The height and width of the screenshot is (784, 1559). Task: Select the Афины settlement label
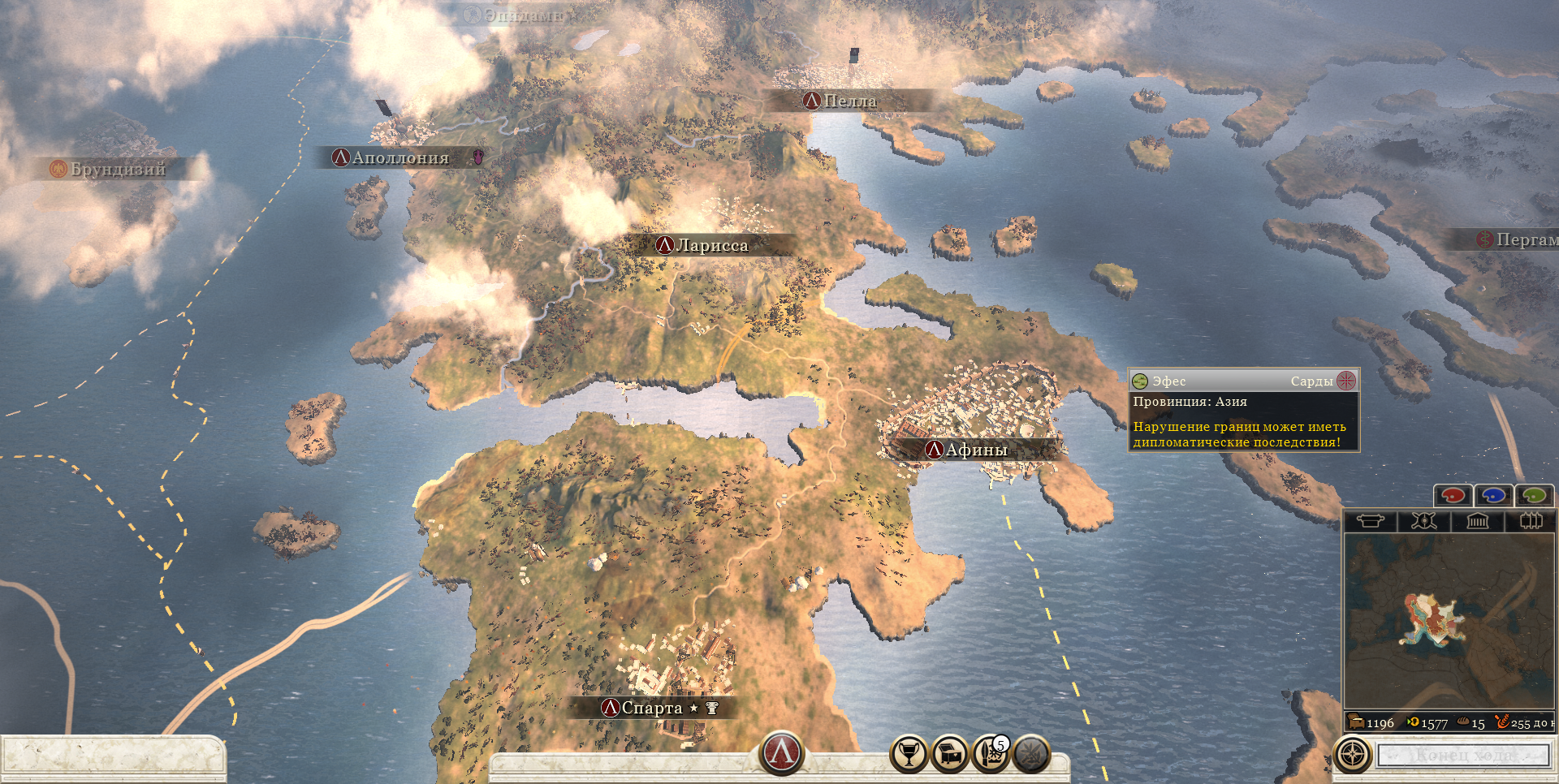pos(975,450)
